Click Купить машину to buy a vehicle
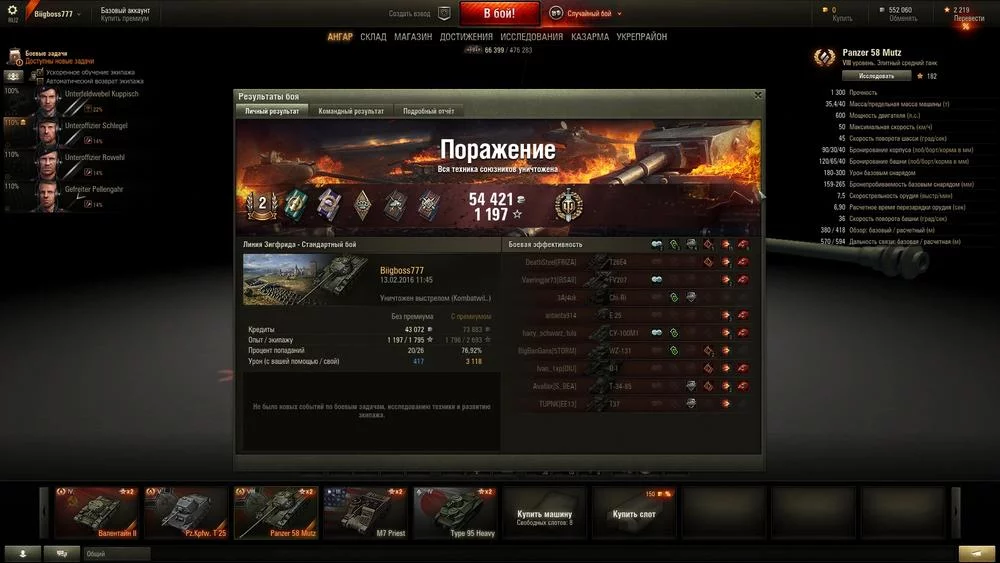 (545, 513)
